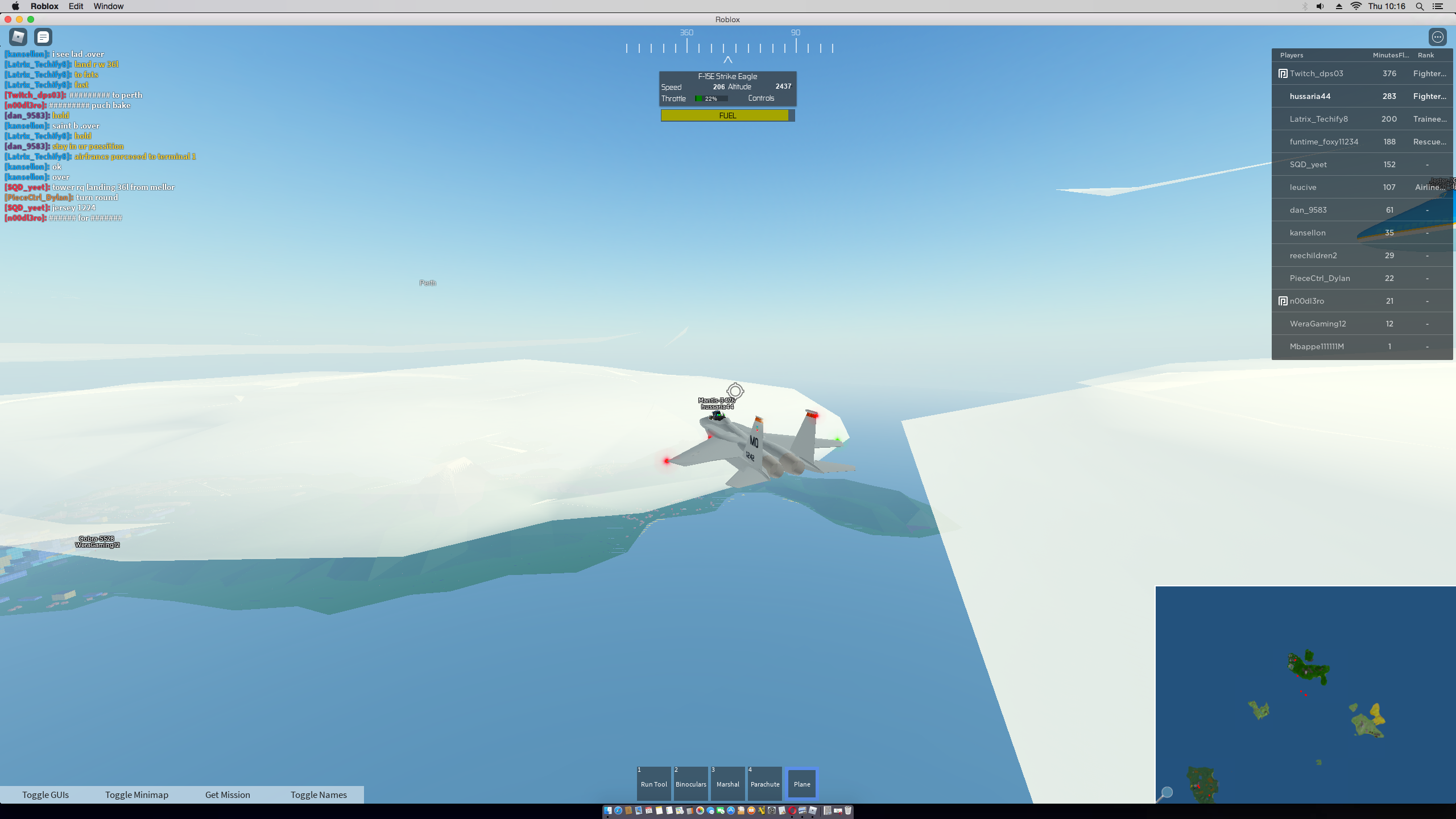Toggle player Names display
The image size is (1456, 819).
[x=318, y=795]
